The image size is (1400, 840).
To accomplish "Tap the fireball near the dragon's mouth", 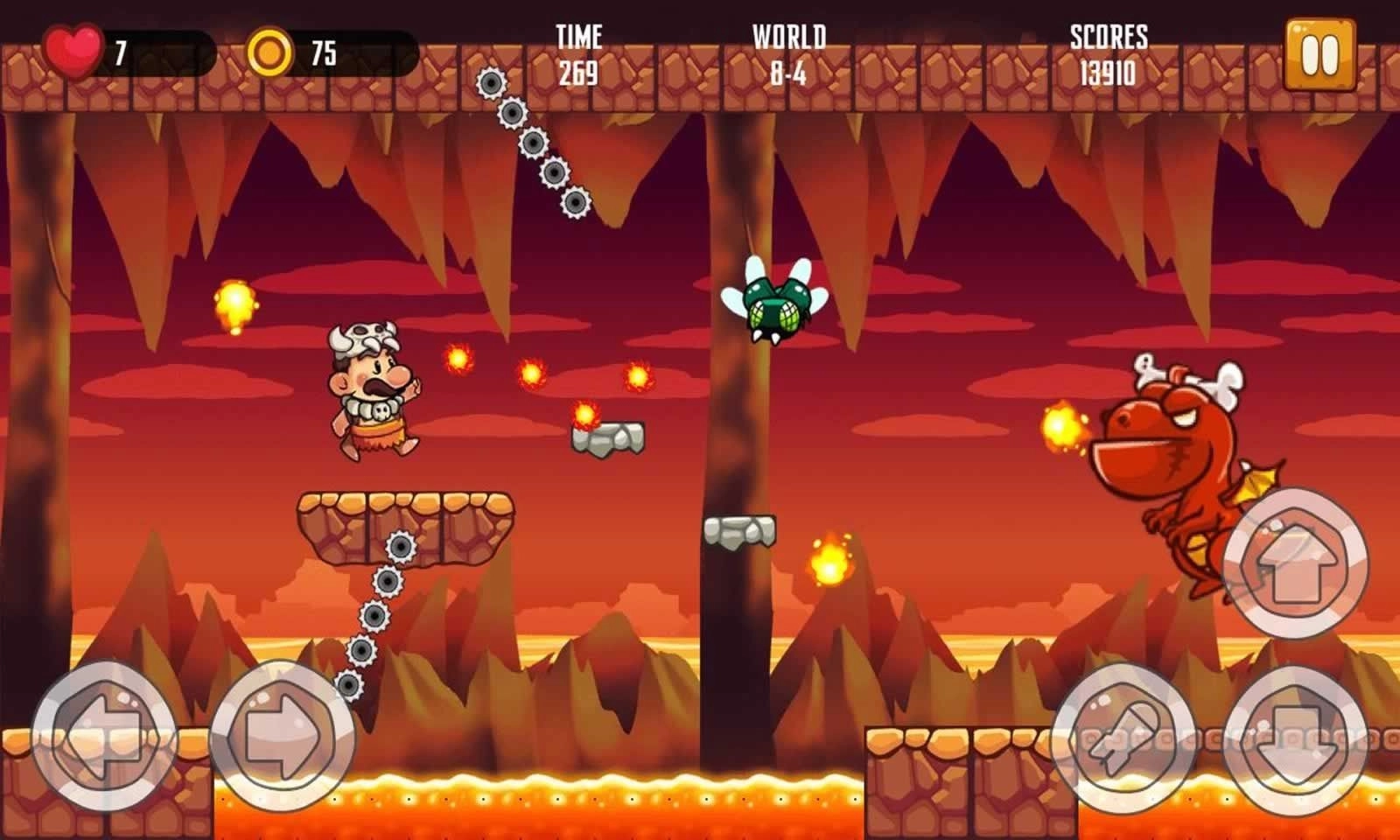I will tap(1059, 426).
